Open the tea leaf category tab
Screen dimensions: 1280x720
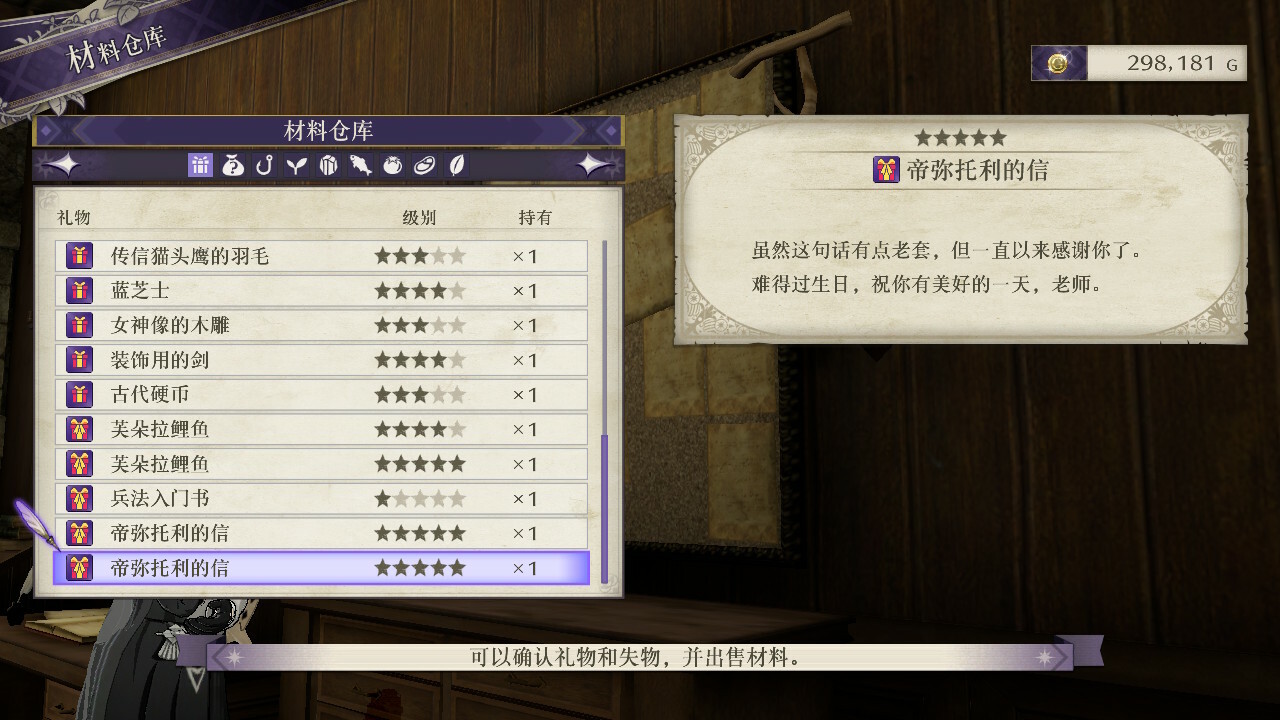pyautogui.click(x=455, y=166)
